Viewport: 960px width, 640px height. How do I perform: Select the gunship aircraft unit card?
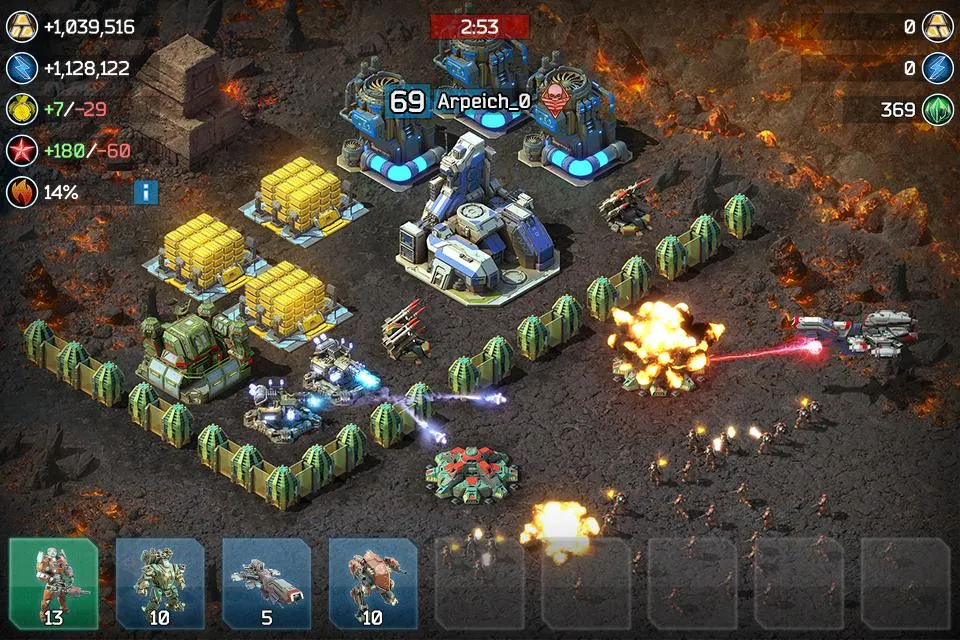266,584
